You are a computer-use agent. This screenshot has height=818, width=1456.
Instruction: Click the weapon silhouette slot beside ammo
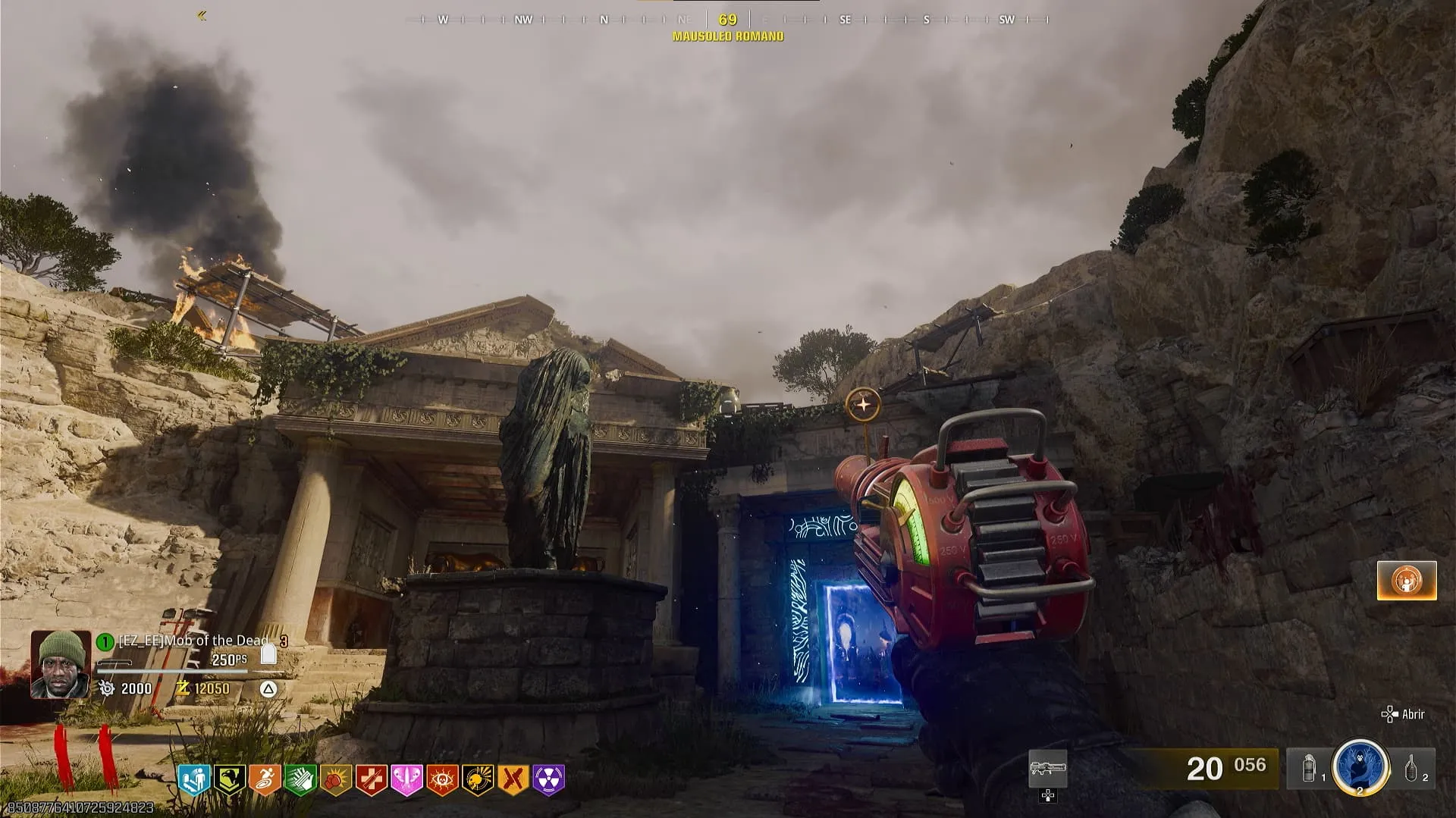[1047, 769]
